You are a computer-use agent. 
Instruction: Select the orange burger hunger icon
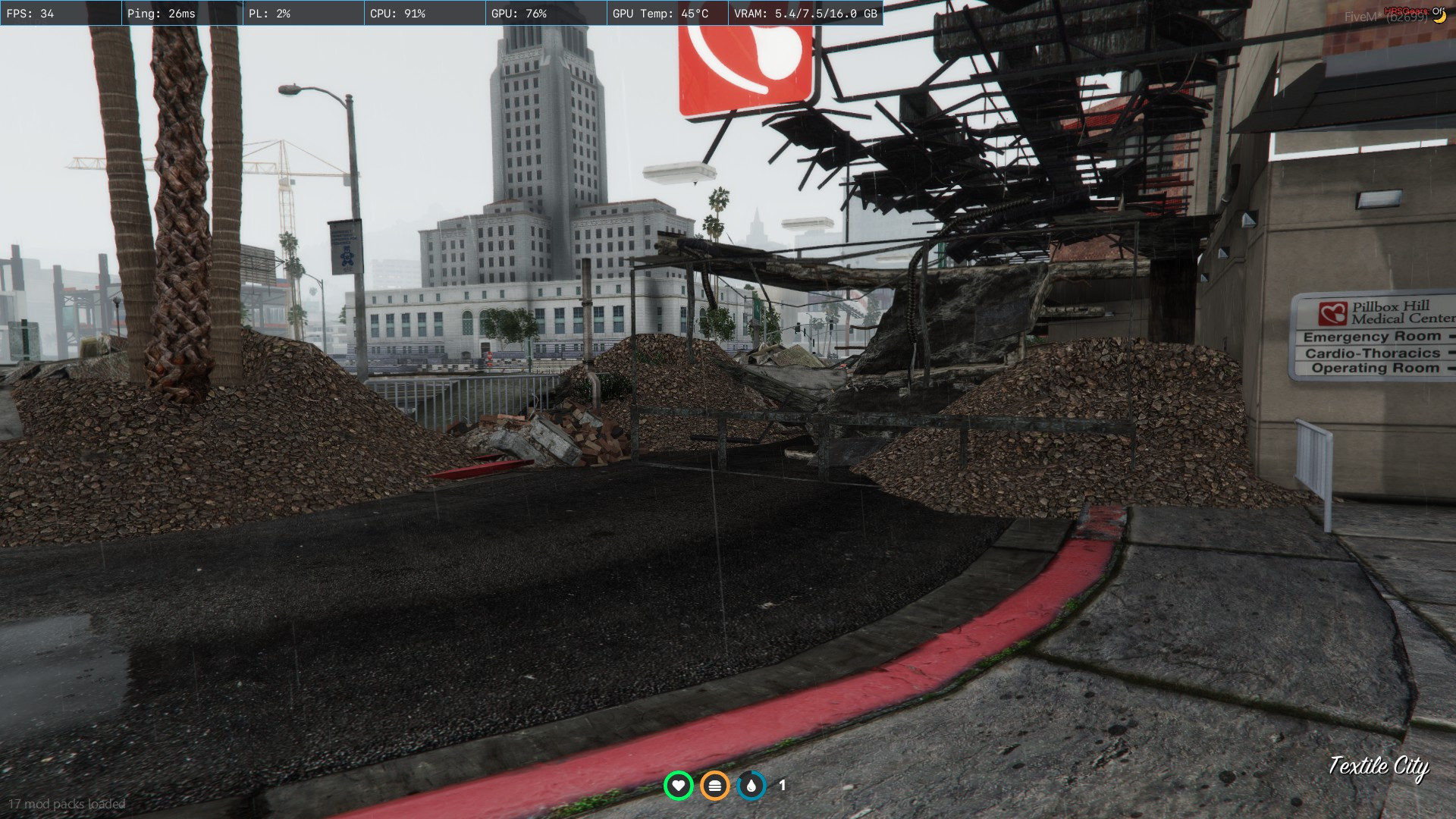(x=714, y=786)
